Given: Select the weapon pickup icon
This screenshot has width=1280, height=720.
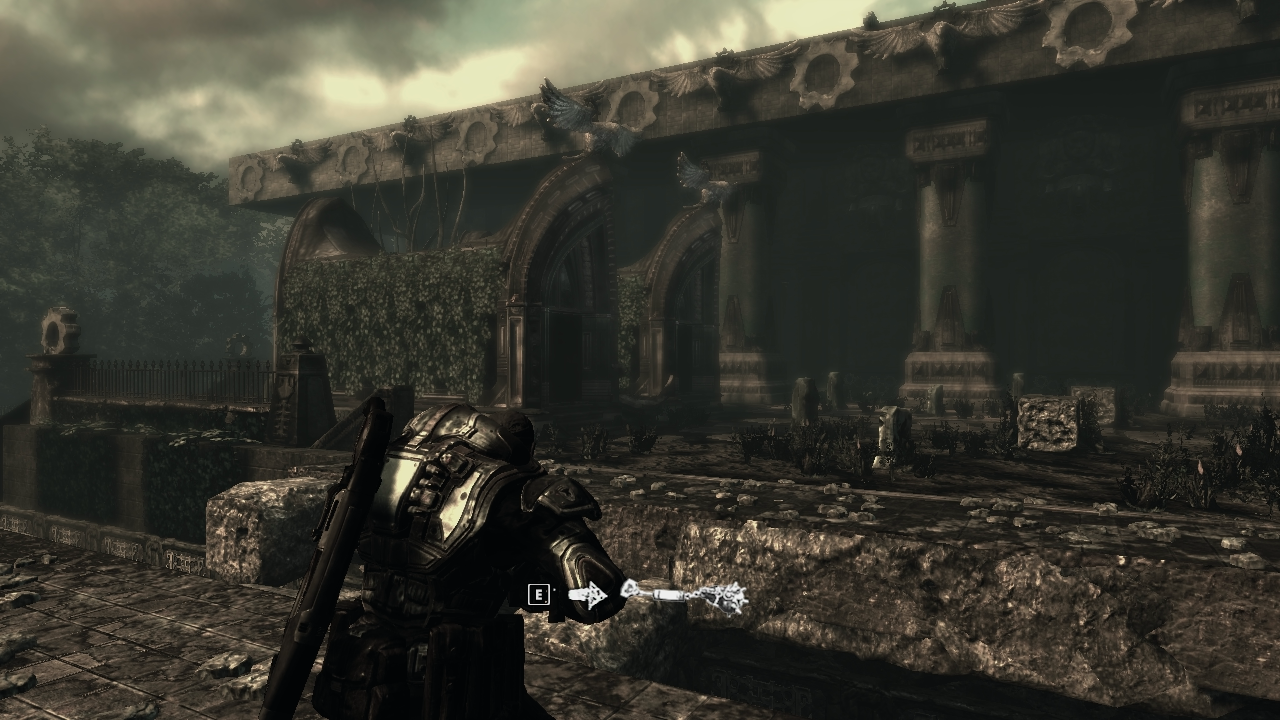Looking at the screenshot, I should point(684,596).
